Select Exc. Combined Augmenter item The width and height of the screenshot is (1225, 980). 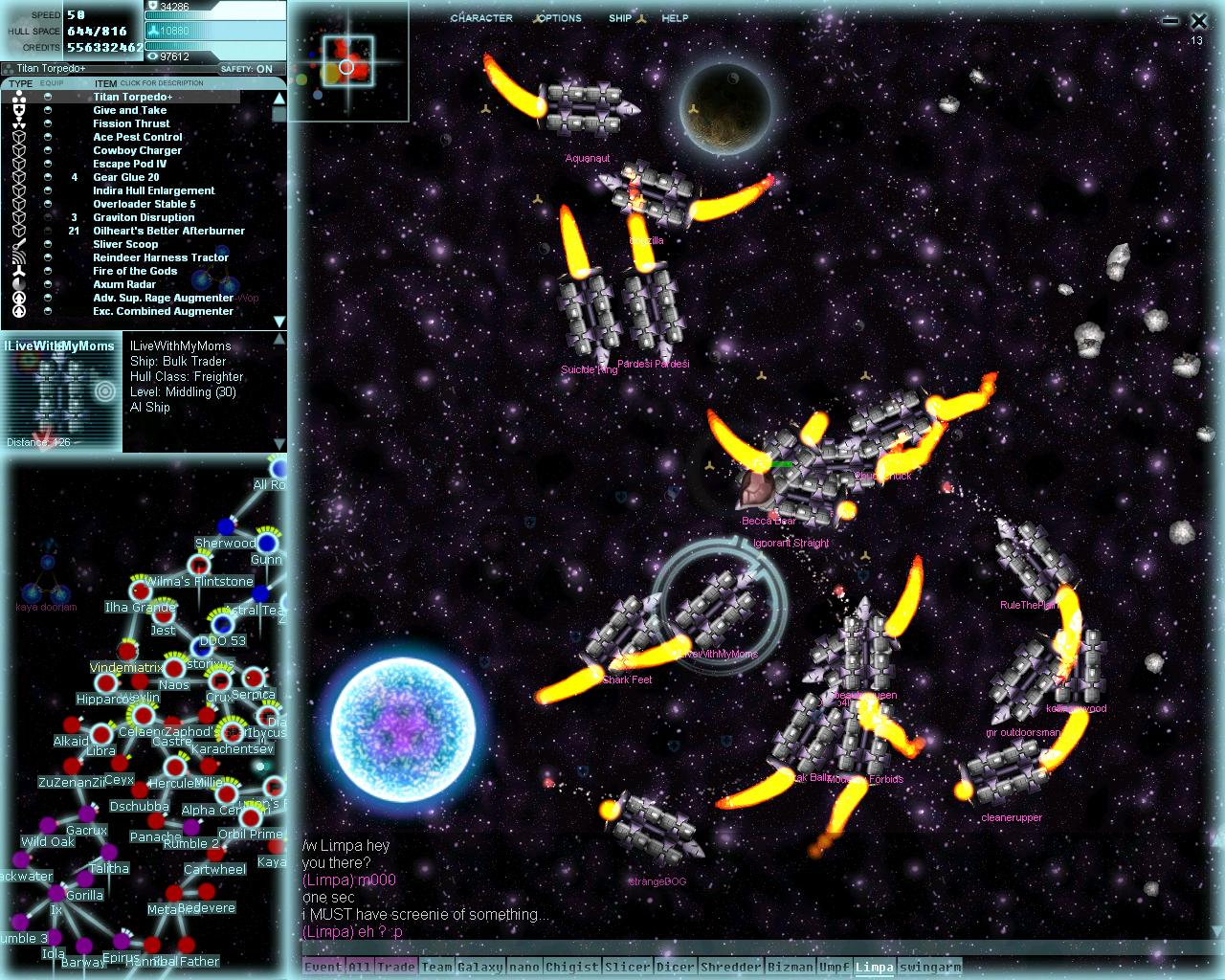tap(163, 311)
